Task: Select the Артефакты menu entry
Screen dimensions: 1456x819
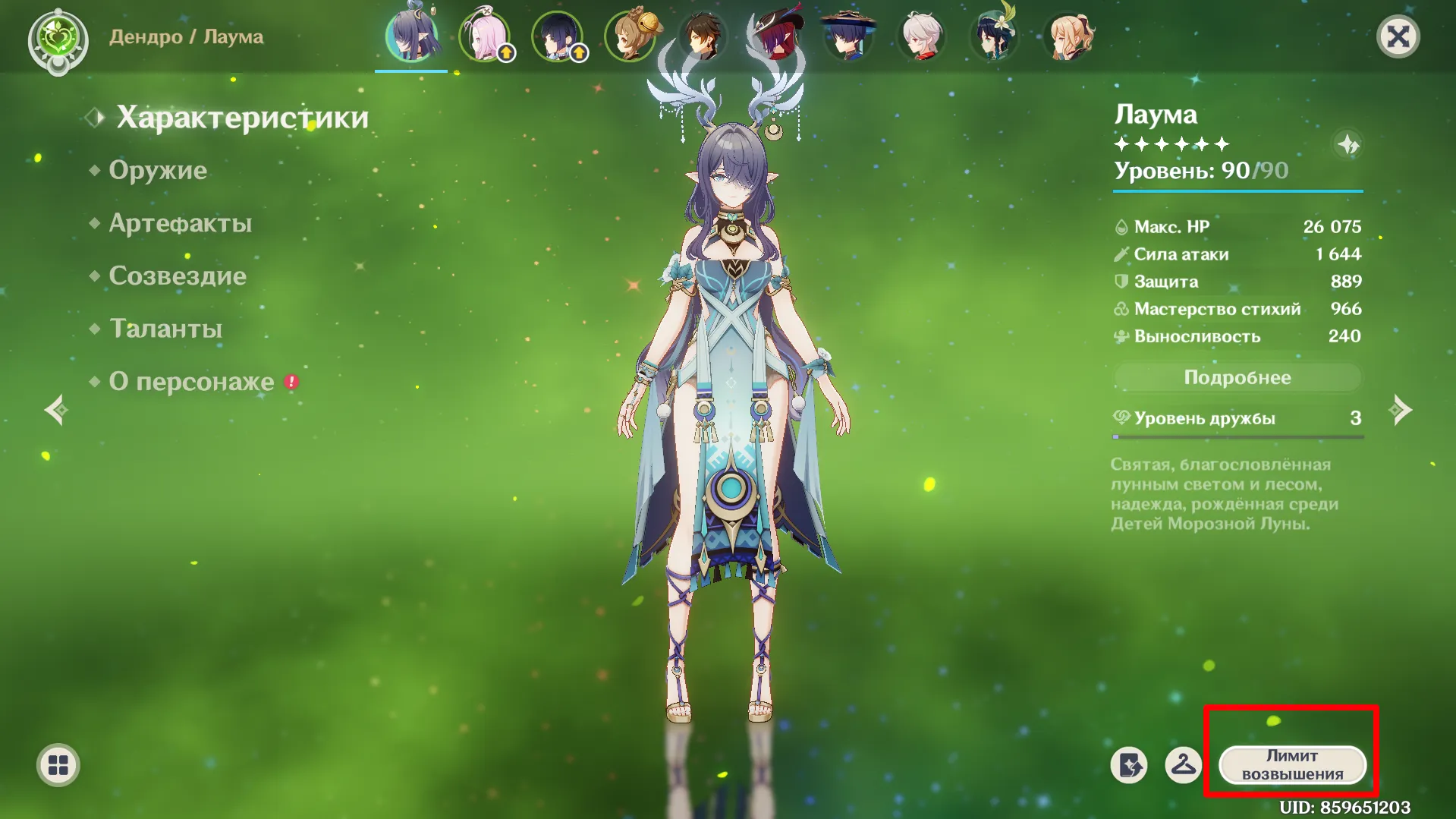Action: pos(180,223)
